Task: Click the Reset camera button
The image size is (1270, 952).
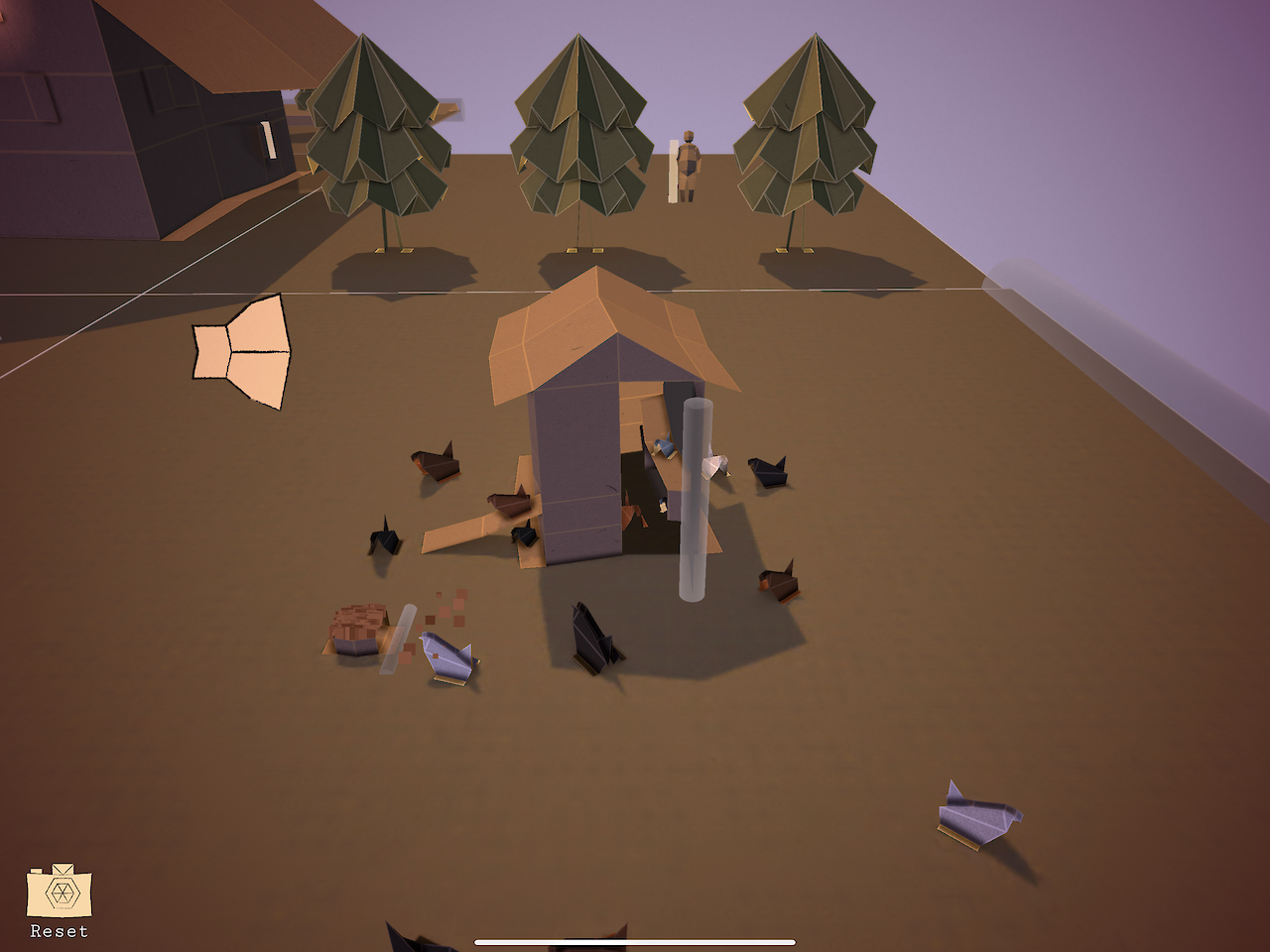Action: (60, 893)
